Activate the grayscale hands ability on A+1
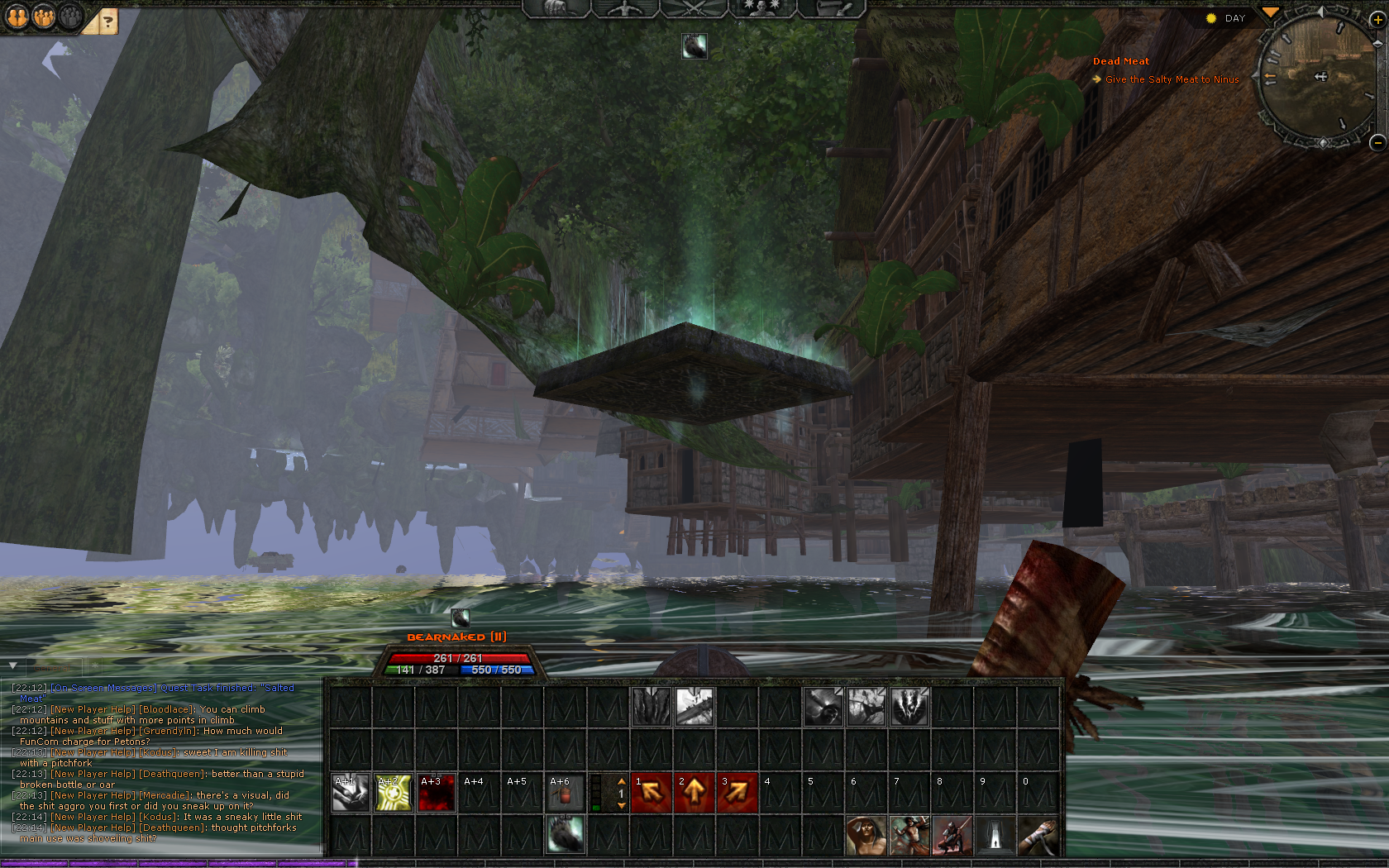The image size is (1389, 868). tap(351, 793)
